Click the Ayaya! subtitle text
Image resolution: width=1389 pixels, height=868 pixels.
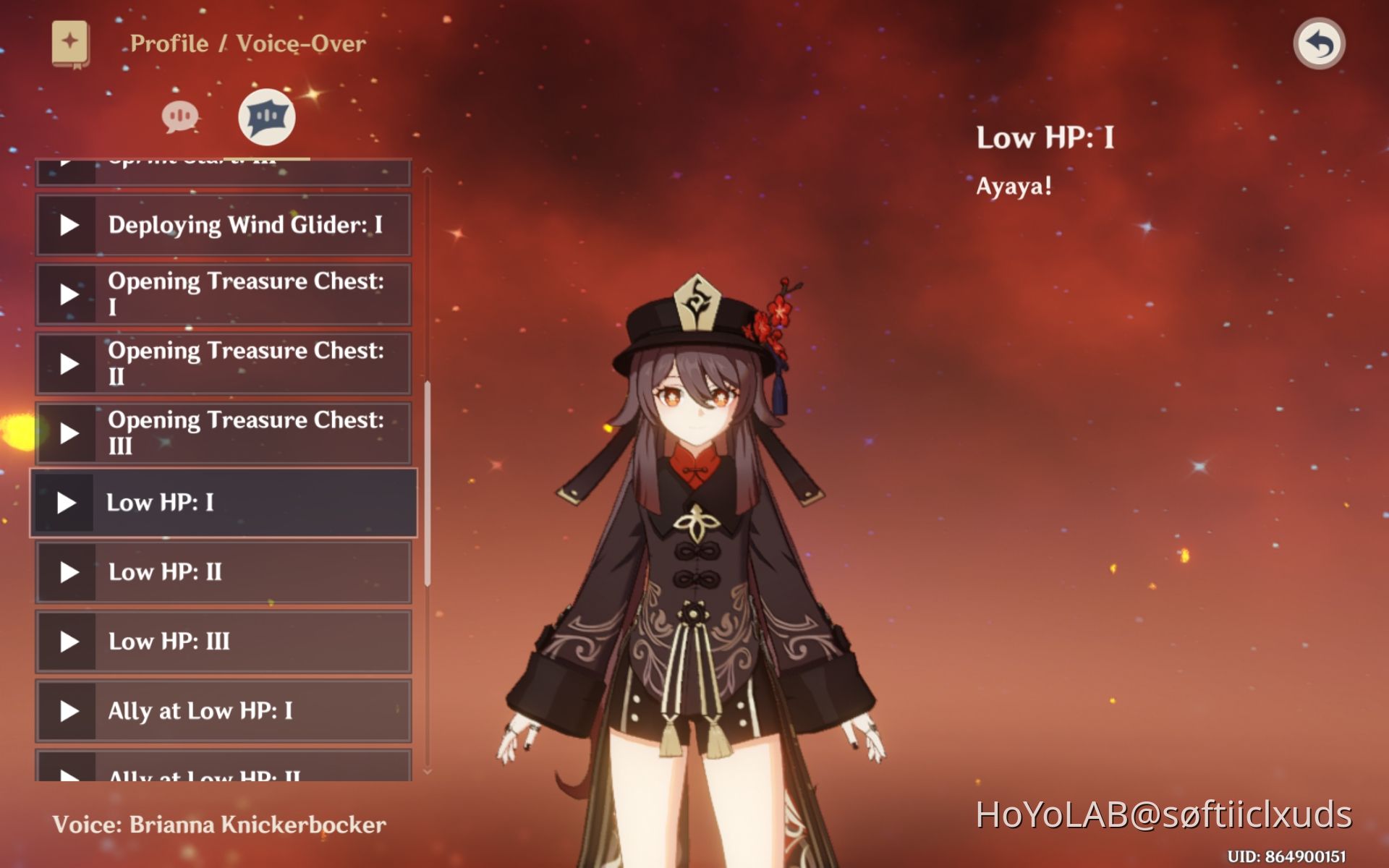coord(1011,187)
